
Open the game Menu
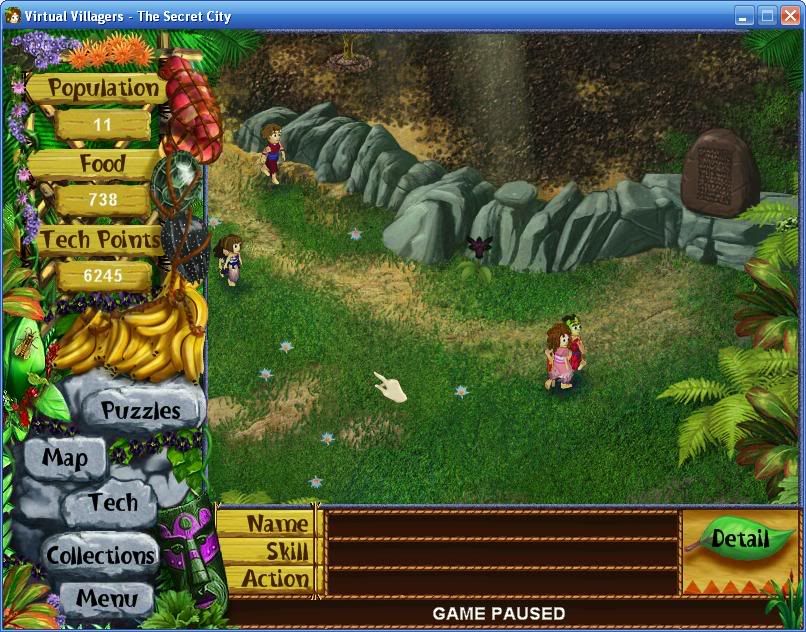(x=106, y=600)
